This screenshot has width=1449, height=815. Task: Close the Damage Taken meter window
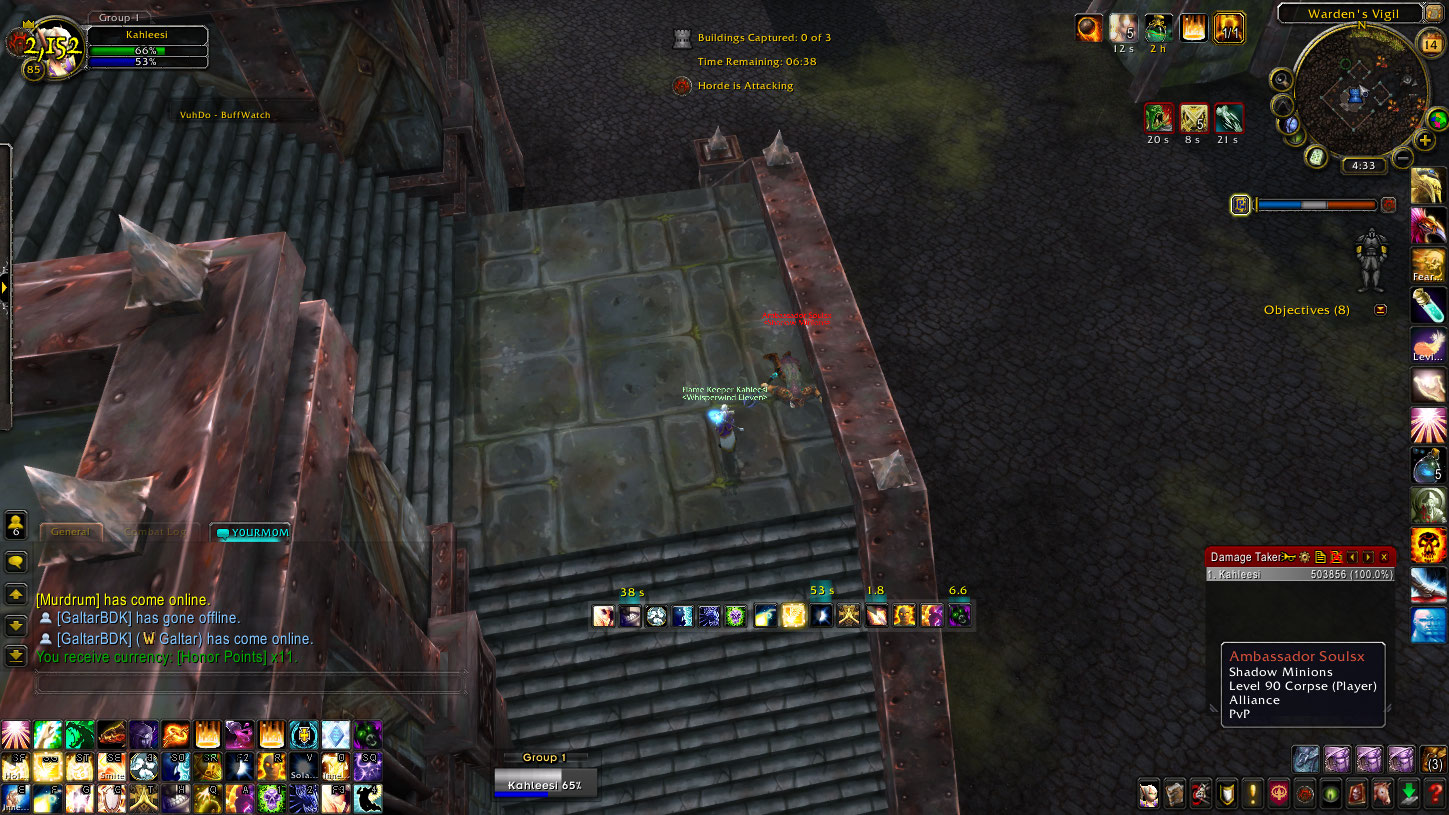(x=1384, y=557)
